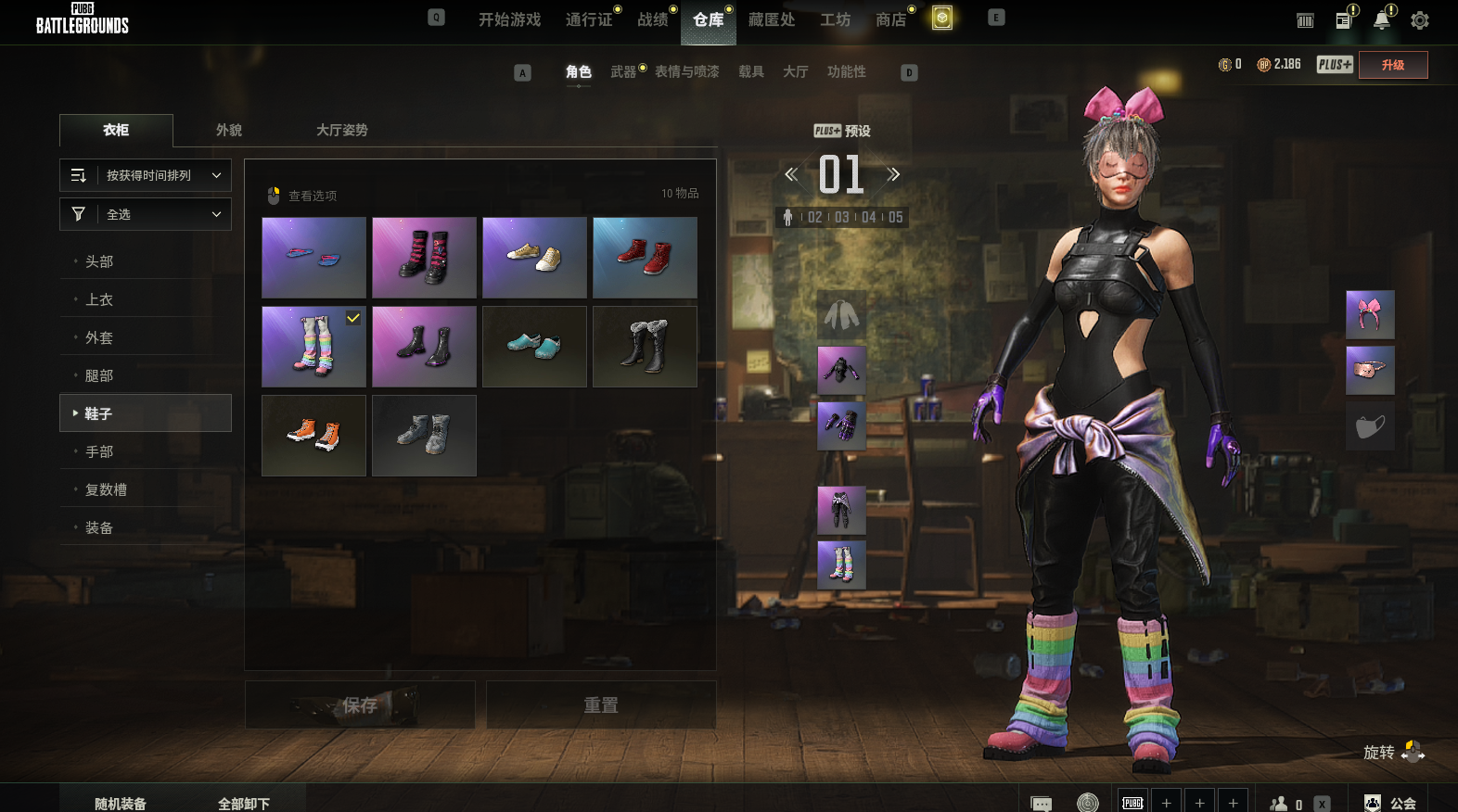Switch to the 武器 weapons sub-tab
The height and width of the screenshot is (812, 1458).
coord(623,71)
